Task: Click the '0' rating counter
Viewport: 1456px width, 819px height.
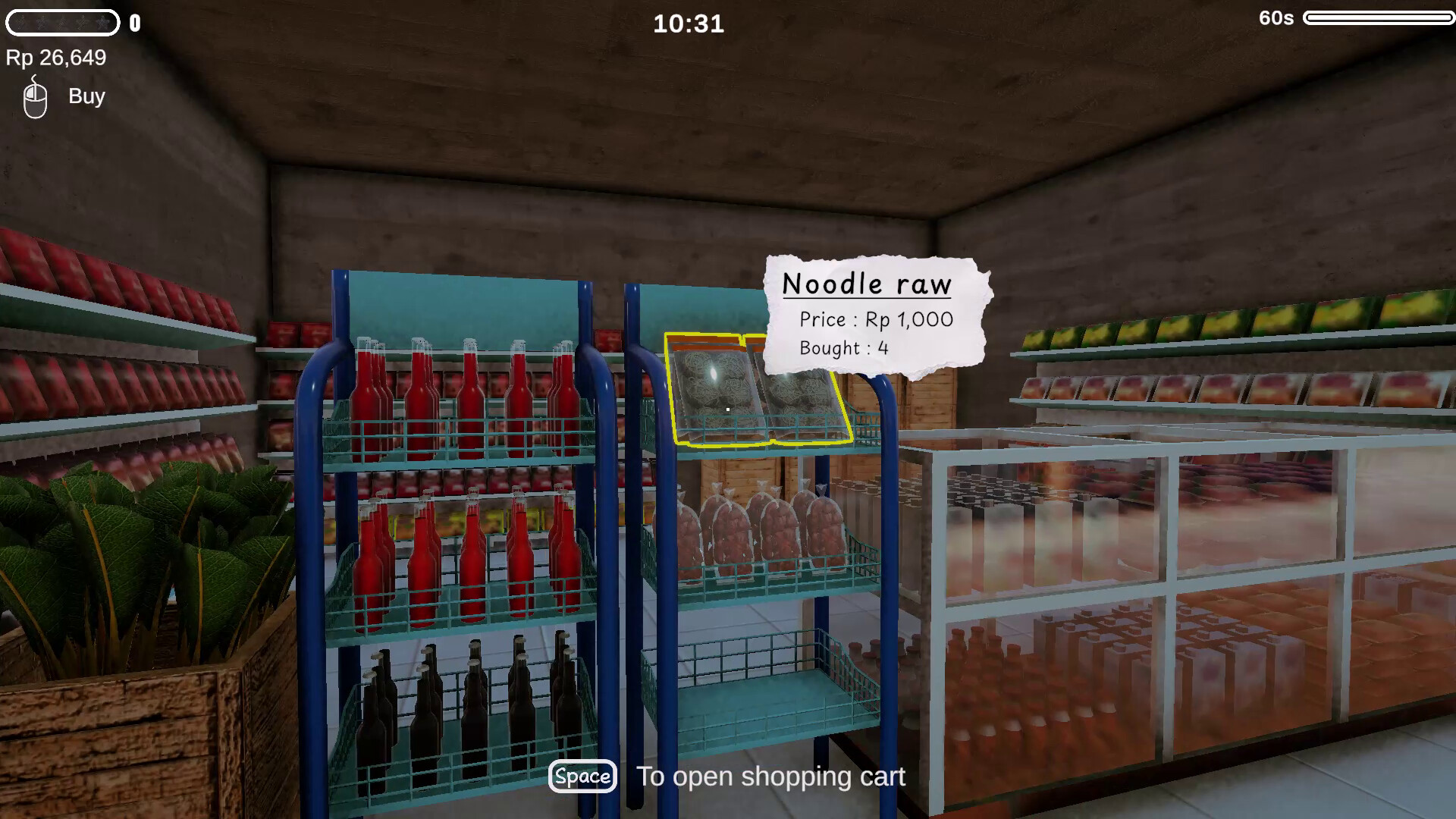Action: (x=134, y=22)
